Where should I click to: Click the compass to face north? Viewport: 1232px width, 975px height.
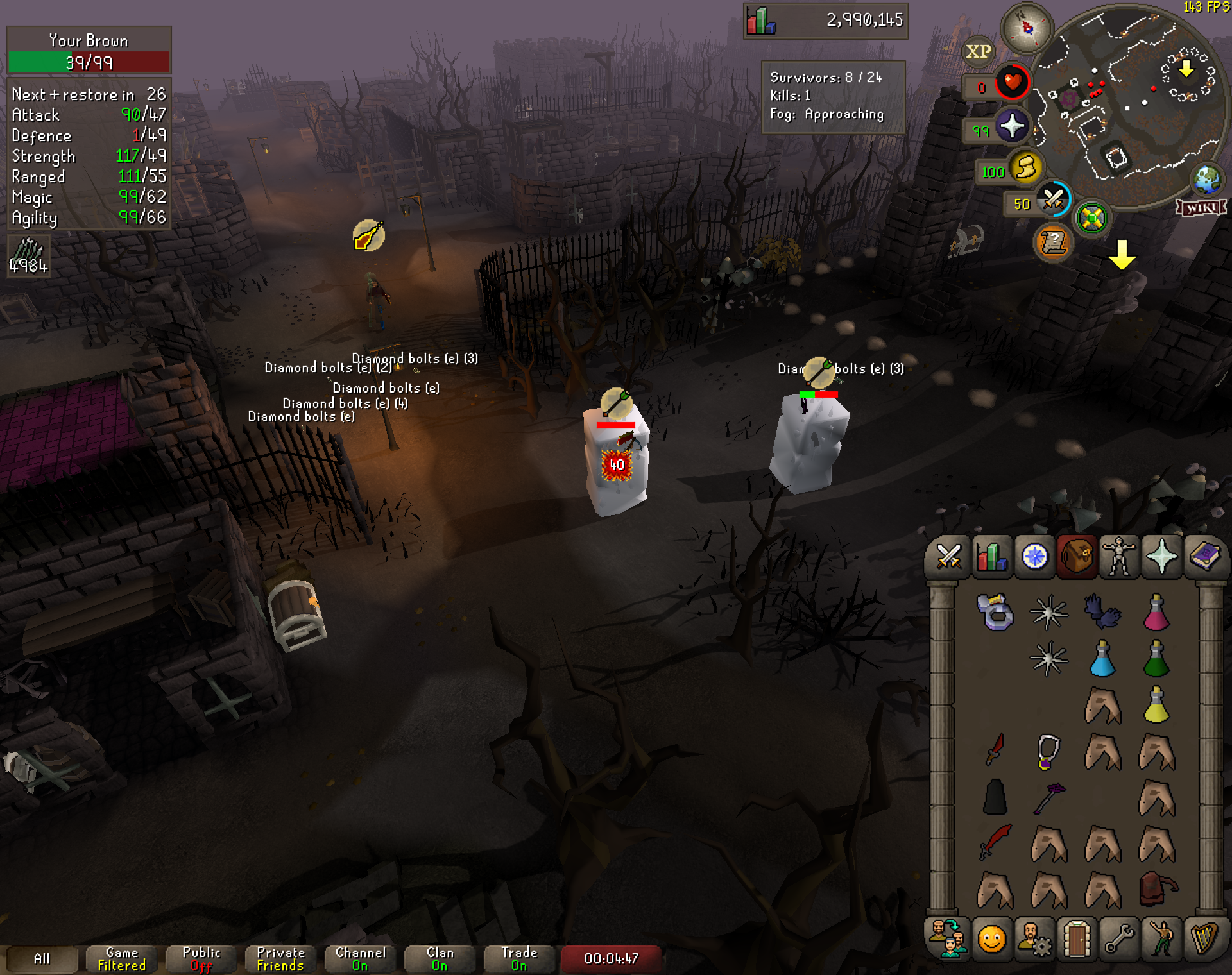point(1027,28)
